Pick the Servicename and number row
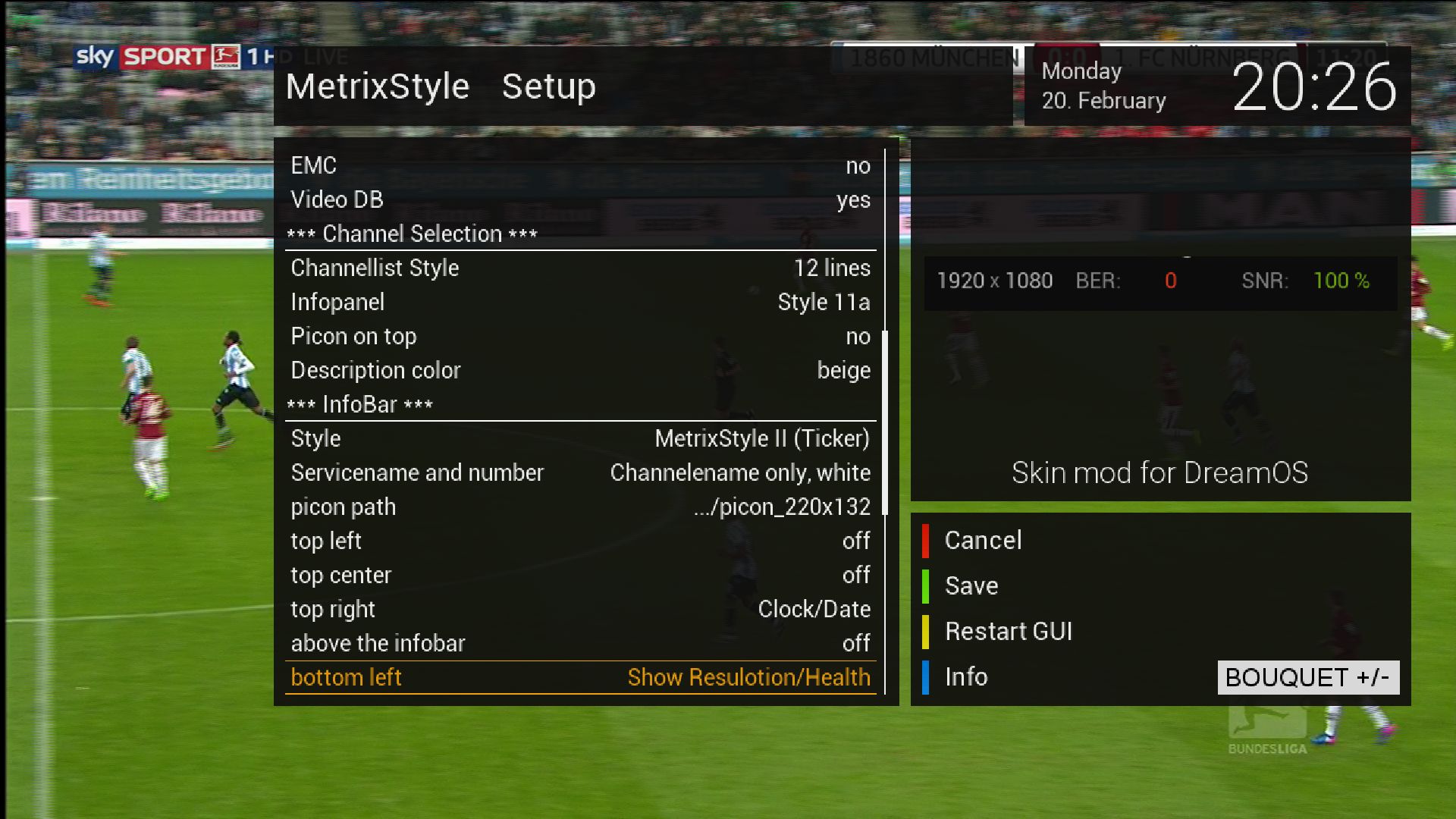 580,472
